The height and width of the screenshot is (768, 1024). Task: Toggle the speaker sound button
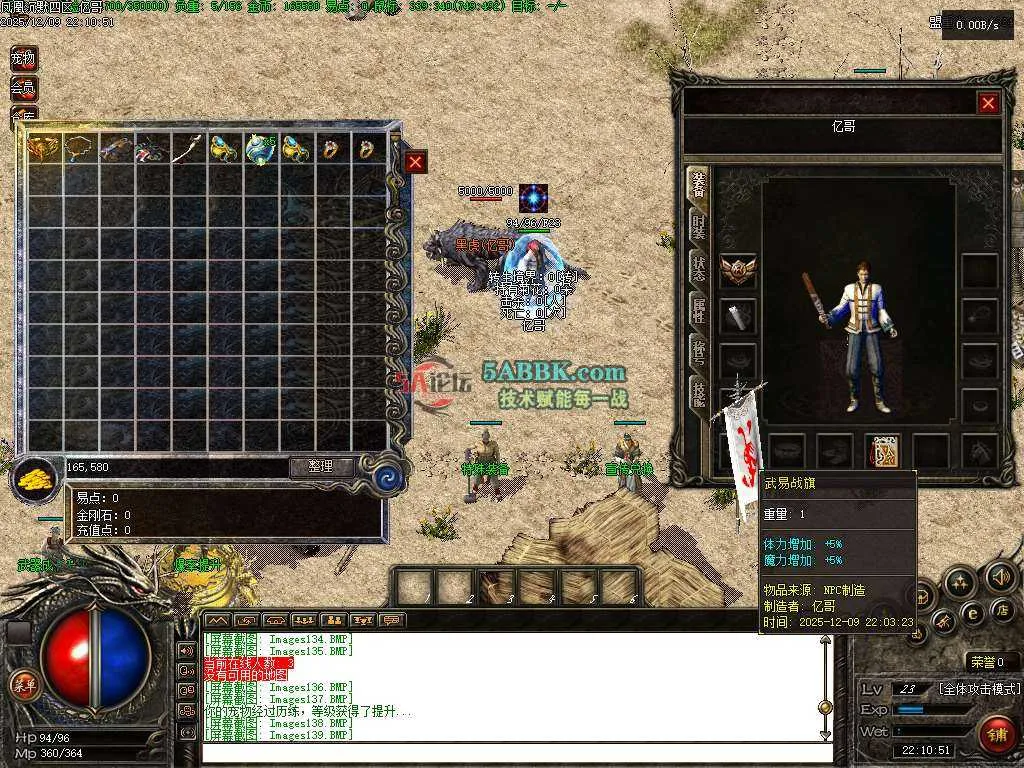point(999,576)
